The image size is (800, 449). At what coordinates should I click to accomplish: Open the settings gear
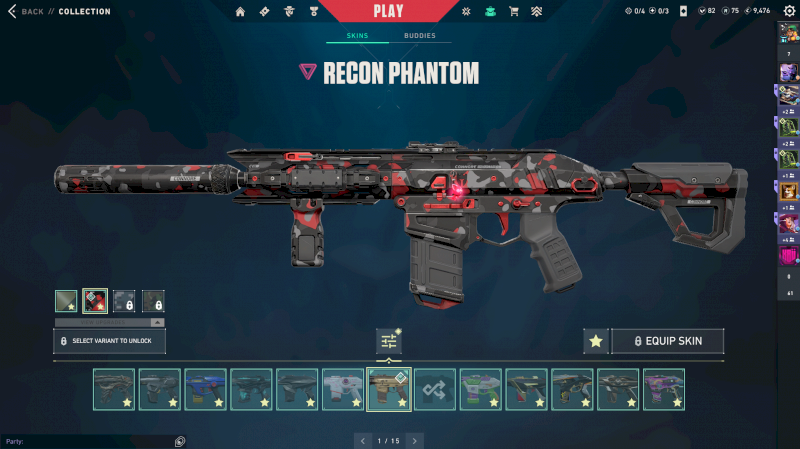coord(788,11)
